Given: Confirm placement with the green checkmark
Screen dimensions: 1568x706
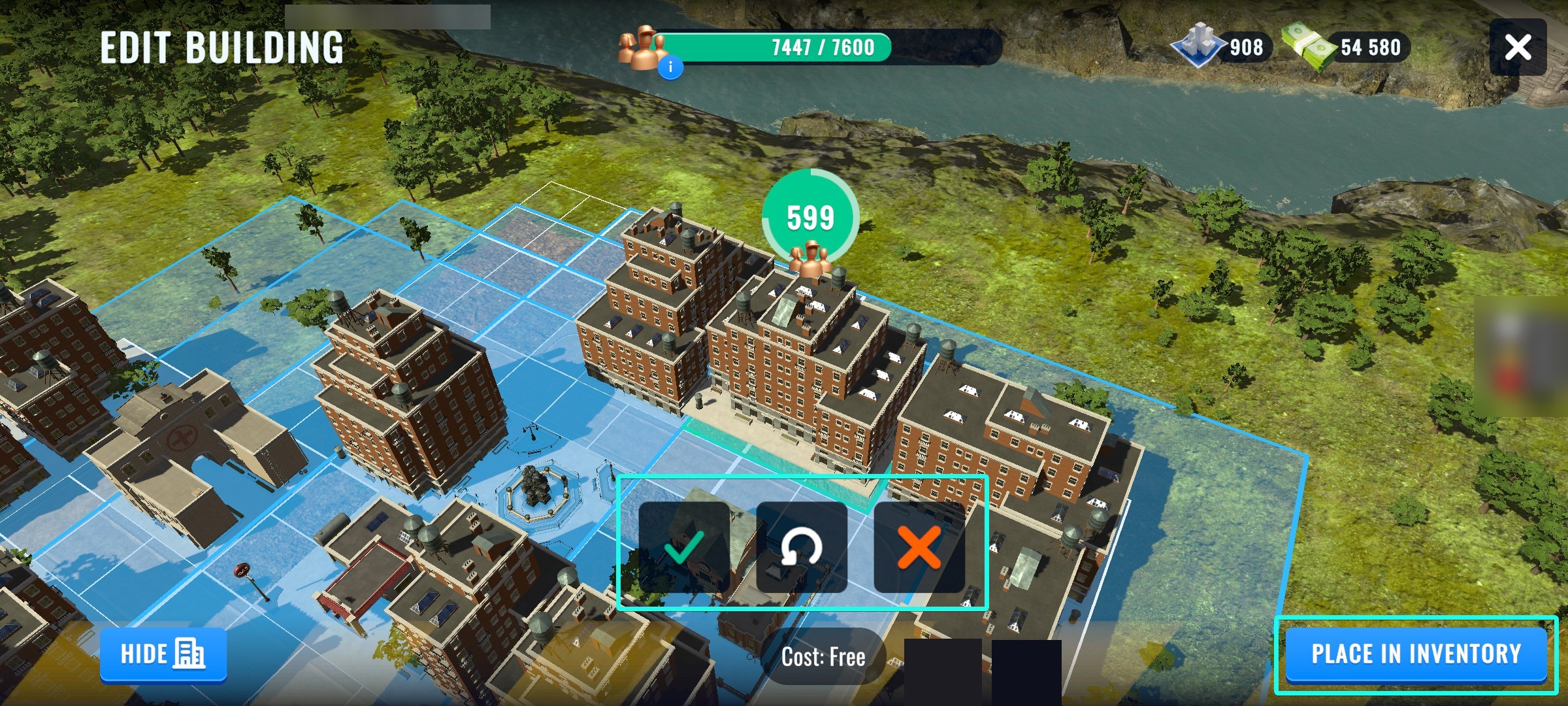Looking at the screenshot, I should [x=684, y=547].
